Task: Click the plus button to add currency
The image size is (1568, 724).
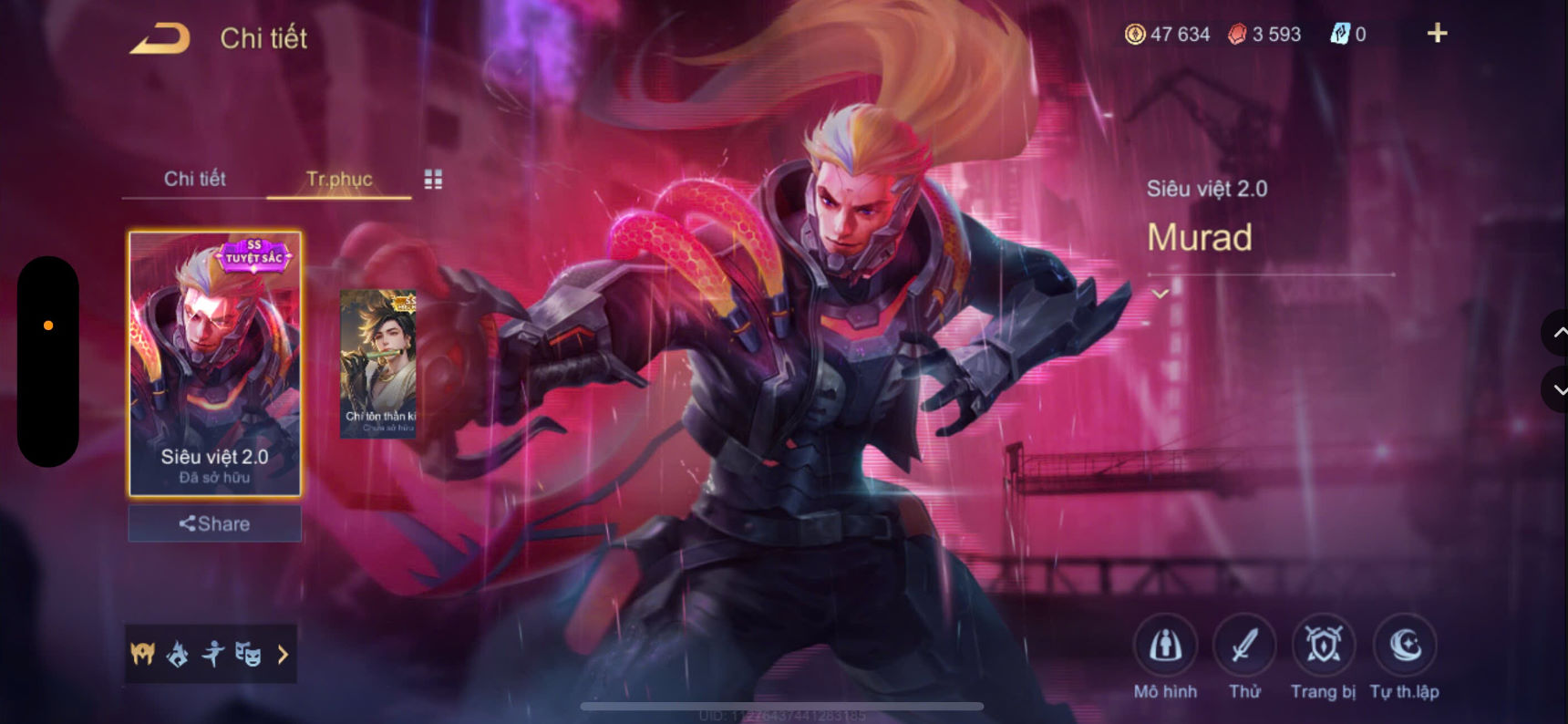Action: 1437,33
